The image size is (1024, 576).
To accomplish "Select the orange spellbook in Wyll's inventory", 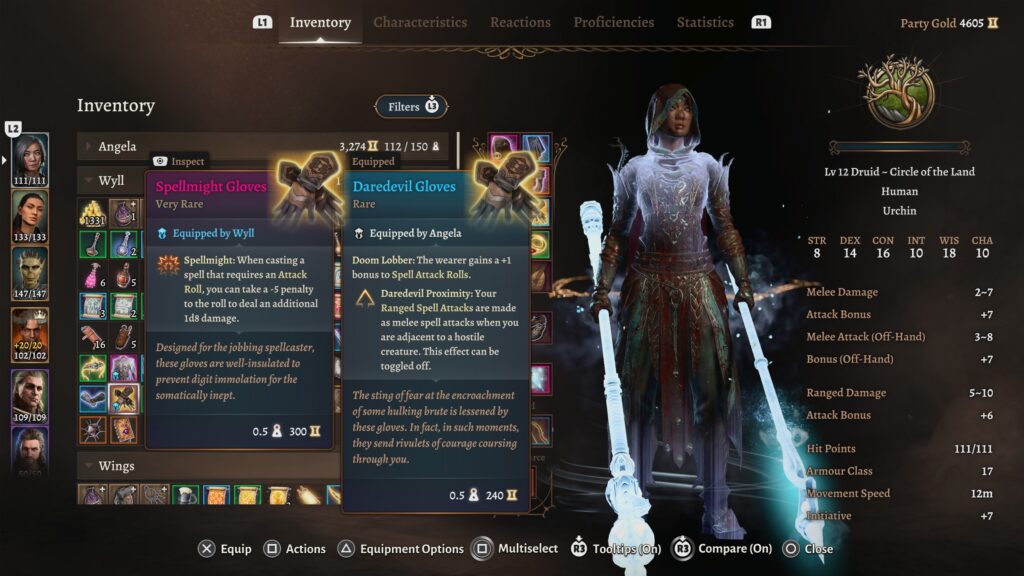I will (124, 430).
